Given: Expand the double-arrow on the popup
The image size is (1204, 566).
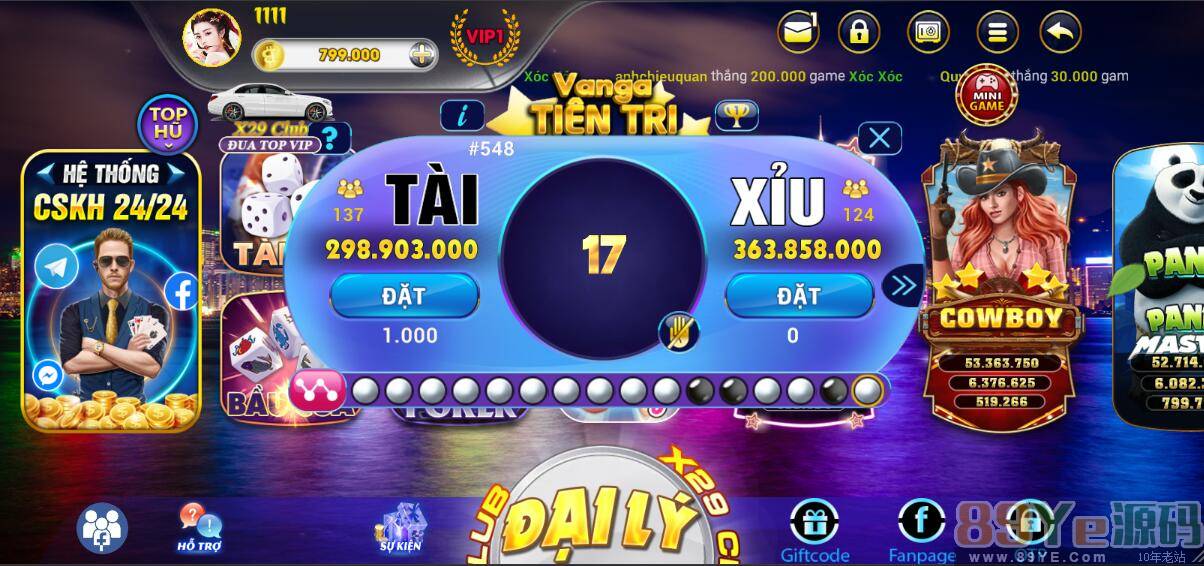Looking at the screenshot, I should (902, 287).
